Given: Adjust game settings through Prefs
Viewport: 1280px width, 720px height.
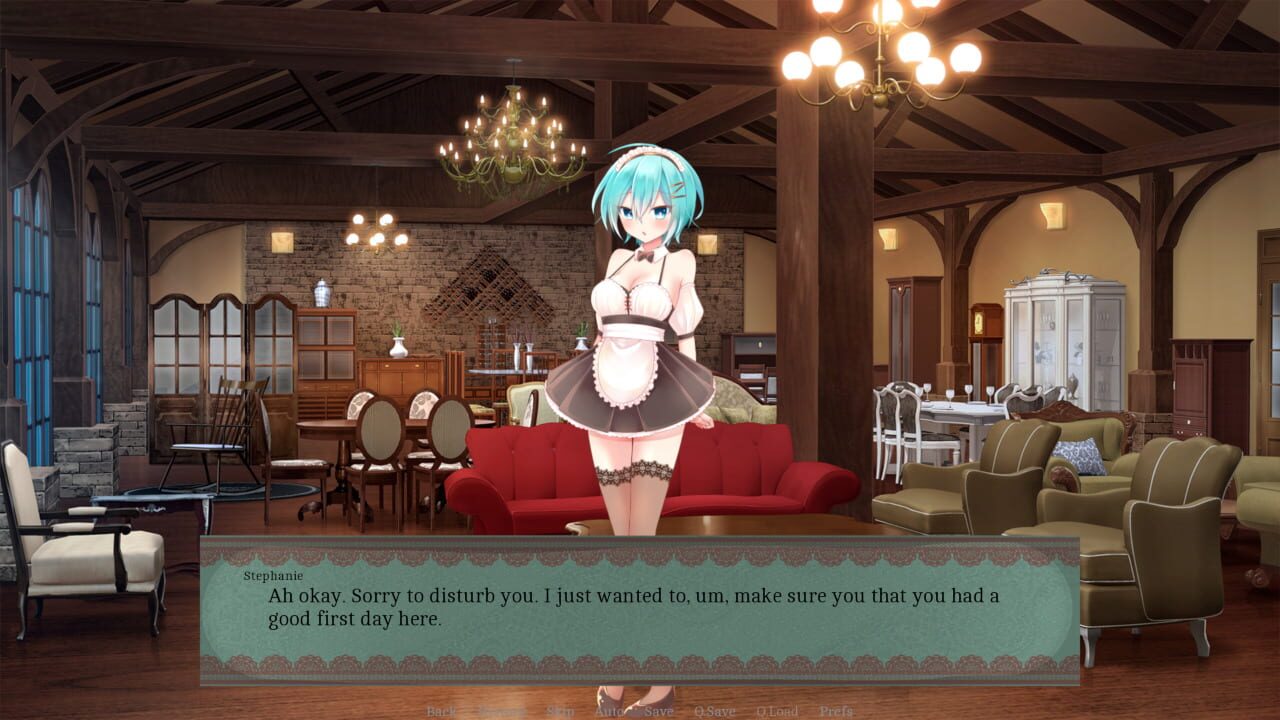Looking at the screenshot, I should pyautogui.click(x=834, y=712).
